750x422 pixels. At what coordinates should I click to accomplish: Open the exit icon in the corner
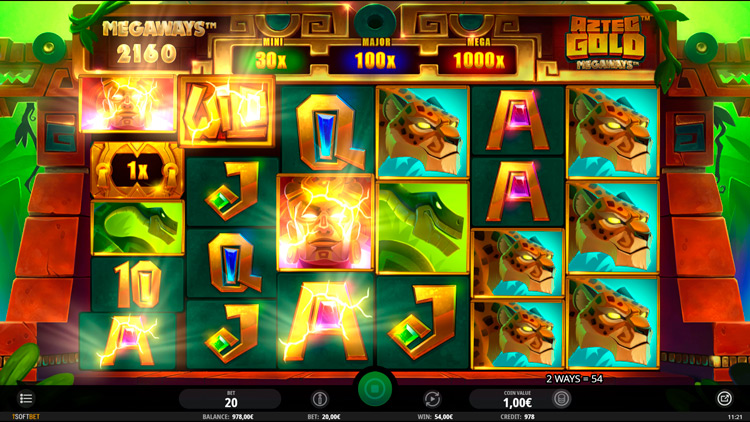(x=725, y=398)
